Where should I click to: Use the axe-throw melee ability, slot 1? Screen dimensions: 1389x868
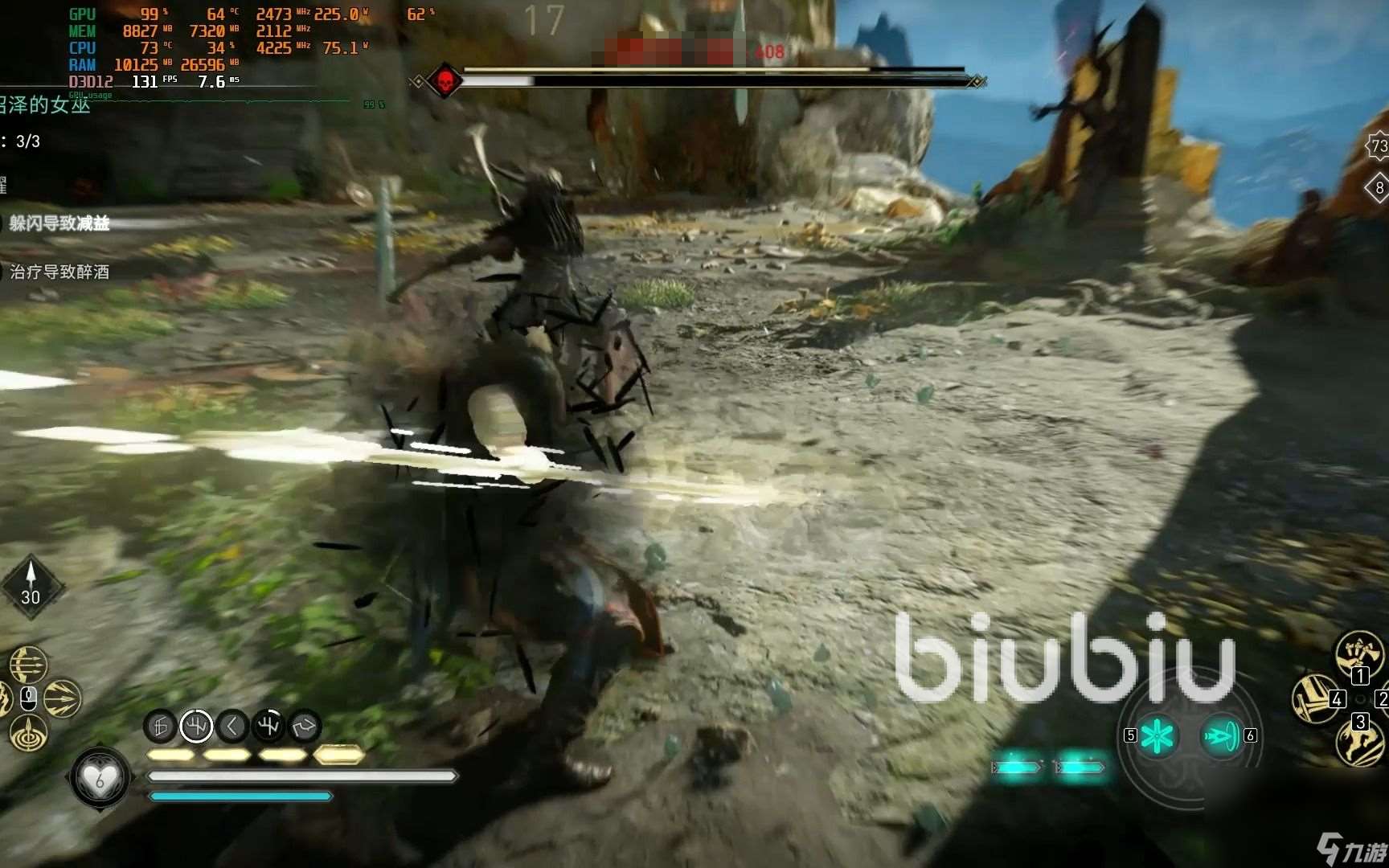[x=1358, y=653]
